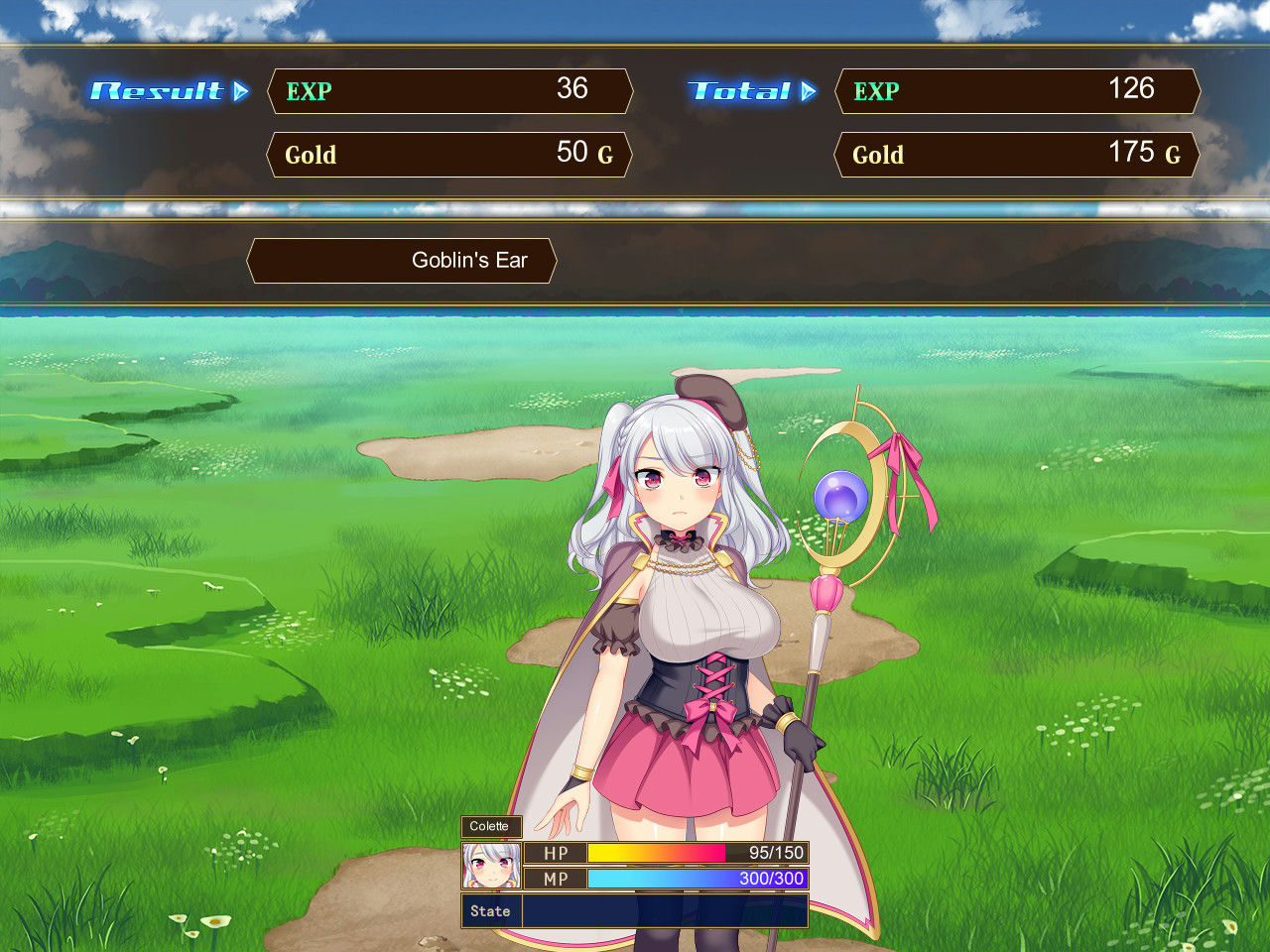Click the Goblin's Ear item banner

pyautogui.click(x=402, y=260)
